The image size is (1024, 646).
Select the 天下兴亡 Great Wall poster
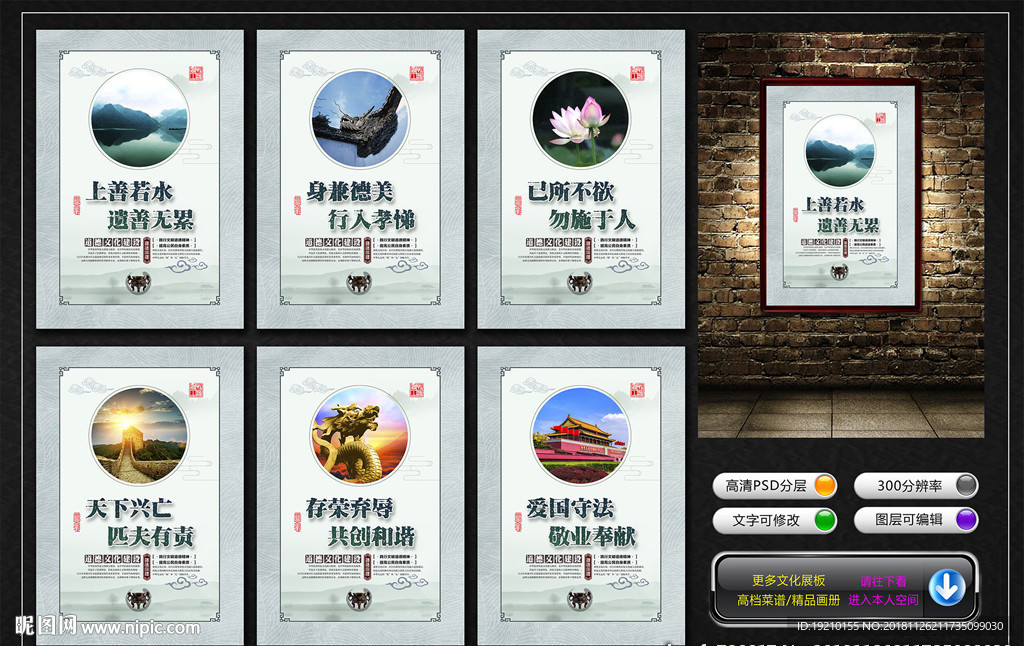[140, 496]
